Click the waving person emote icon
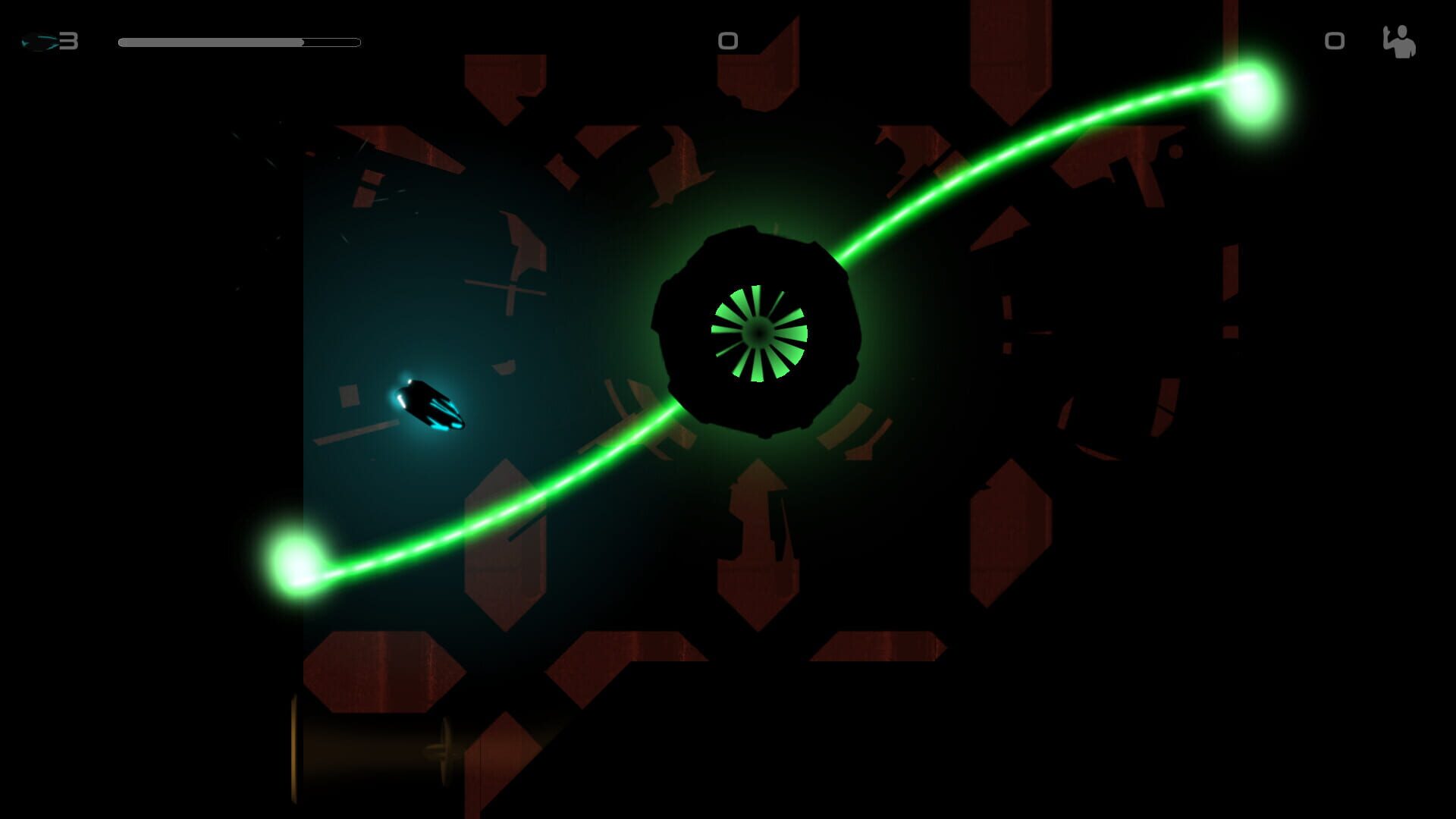The image size is (1456, 819). pos(1400,42)
